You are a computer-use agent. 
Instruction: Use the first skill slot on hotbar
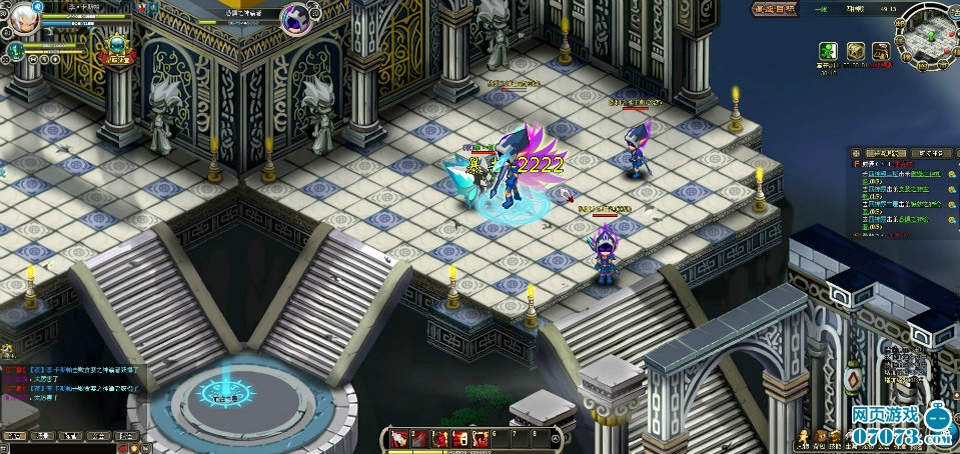coord(398,438)
